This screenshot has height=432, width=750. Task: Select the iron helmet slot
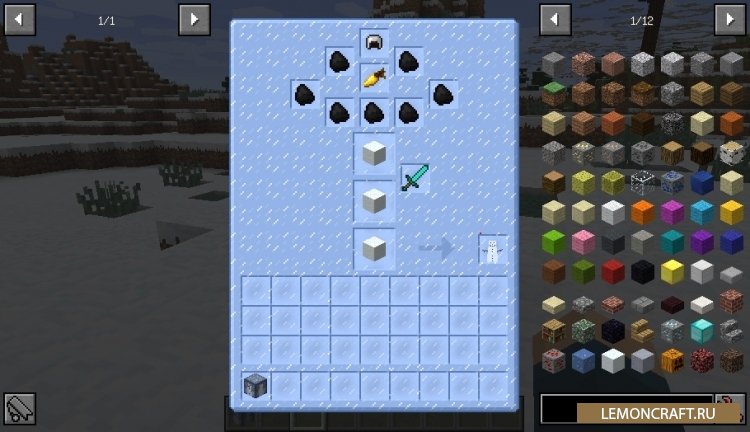pyautogui.click(x=374, y=44)
